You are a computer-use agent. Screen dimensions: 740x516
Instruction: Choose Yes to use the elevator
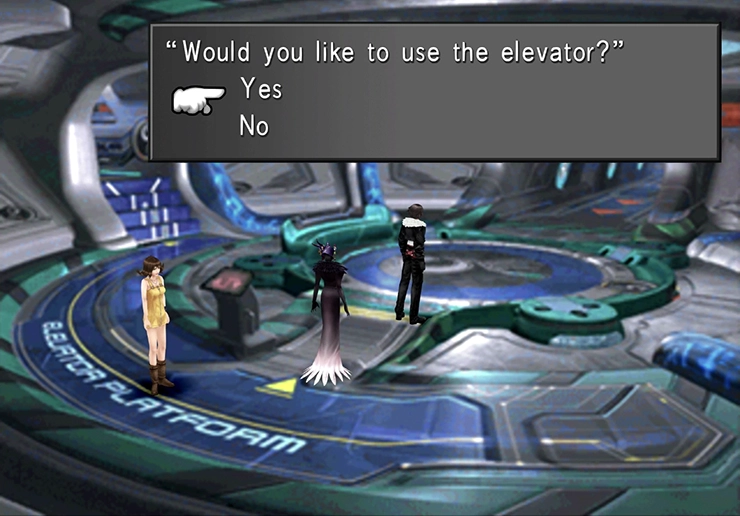pyautogui.click(x=261, y=90)
